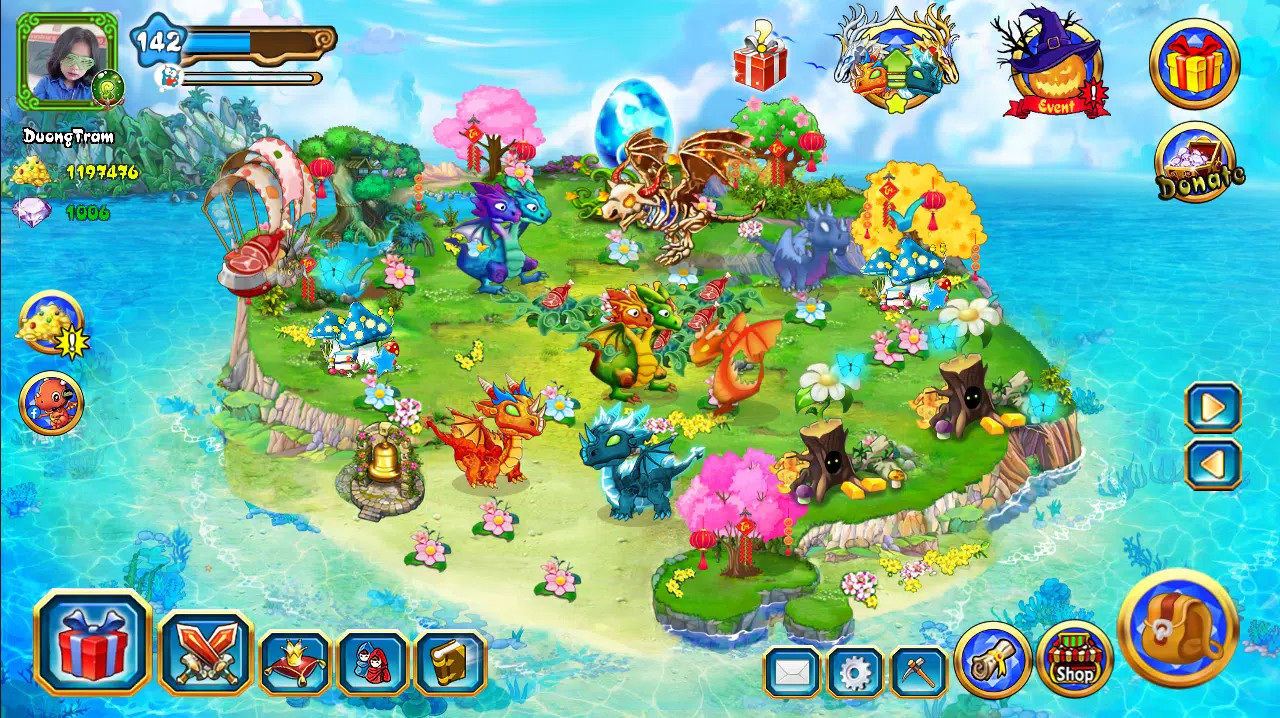This screenshot has width=1280, height=718.
Task: Open the red baby dragon social icon
Action: [51, 403]
